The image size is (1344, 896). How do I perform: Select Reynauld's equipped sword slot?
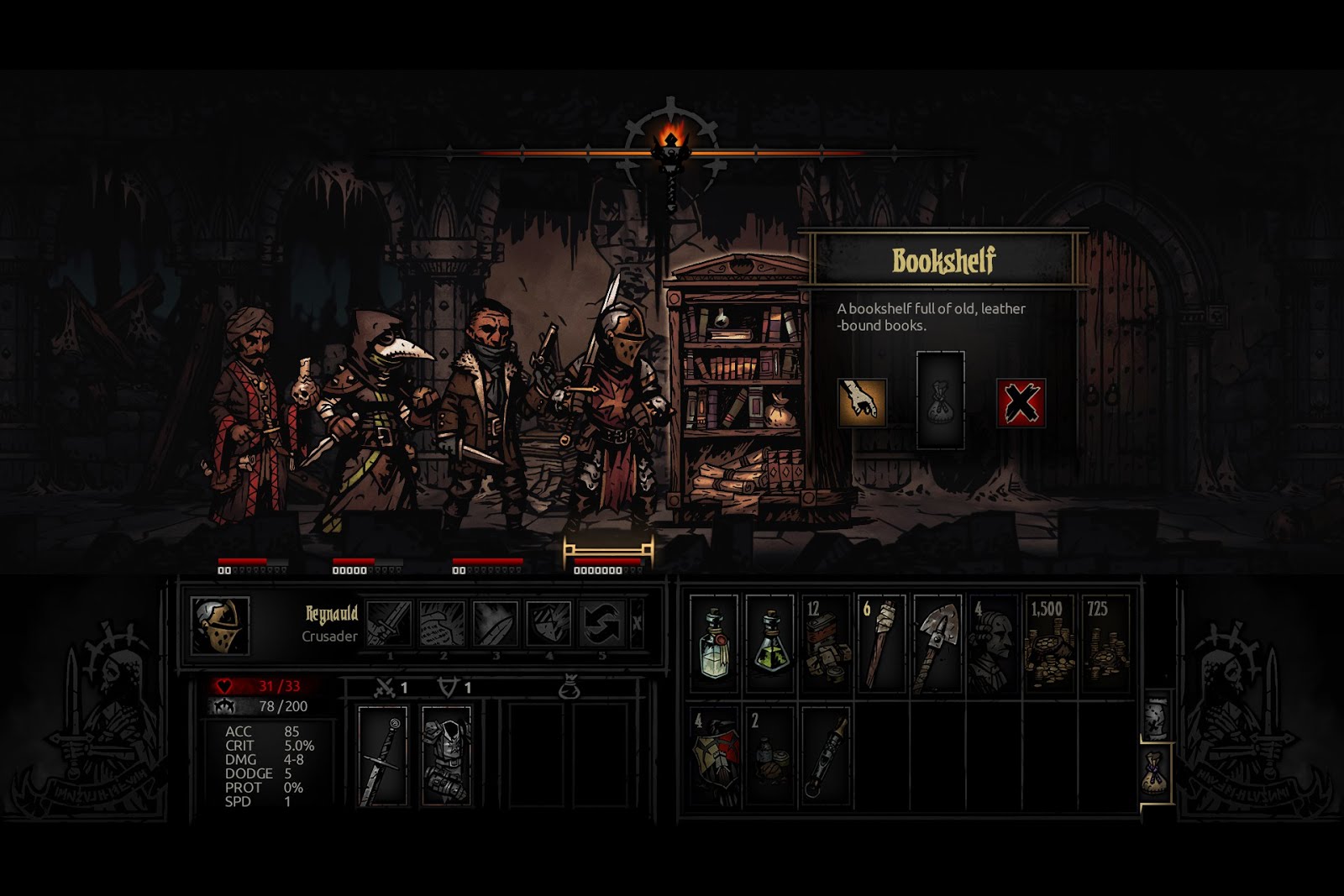click(x=382, y=756)
